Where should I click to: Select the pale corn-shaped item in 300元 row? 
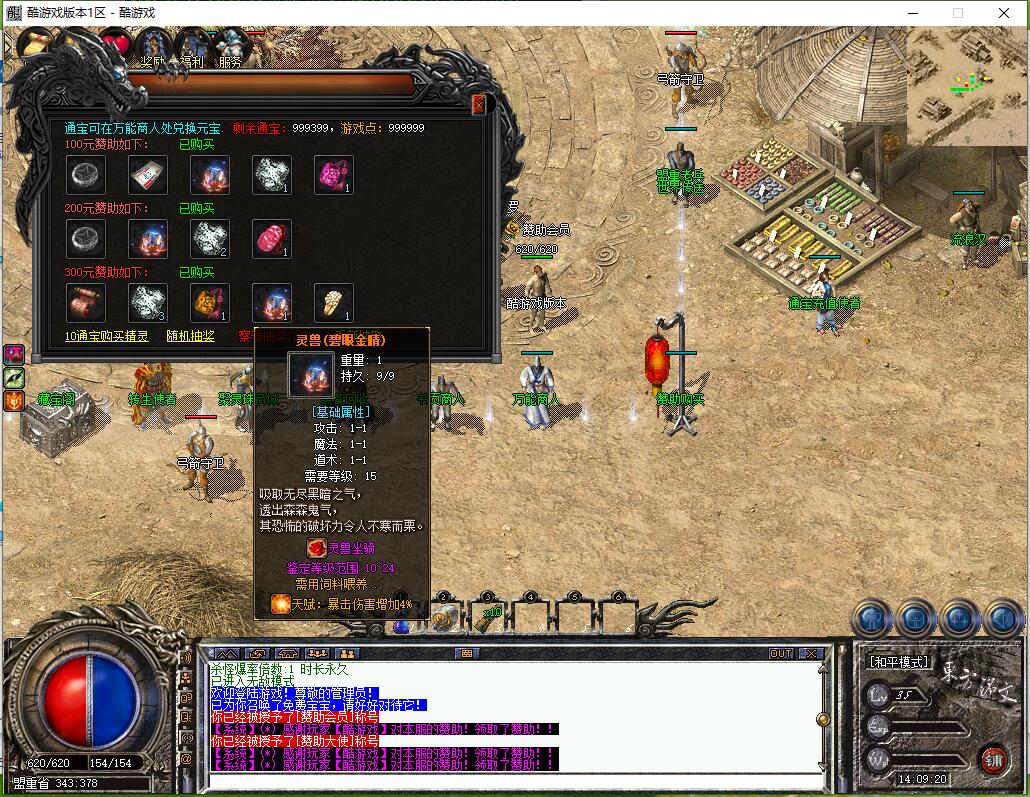[333, 302]
